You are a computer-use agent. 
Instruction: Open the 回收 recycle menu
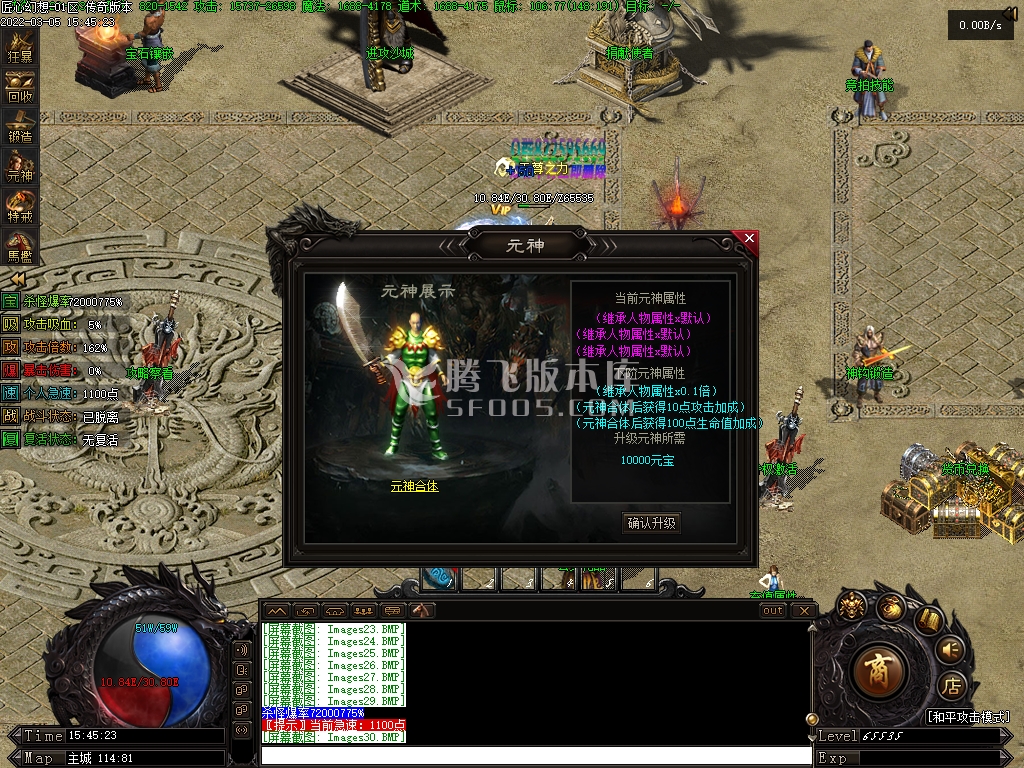point(20,88)
